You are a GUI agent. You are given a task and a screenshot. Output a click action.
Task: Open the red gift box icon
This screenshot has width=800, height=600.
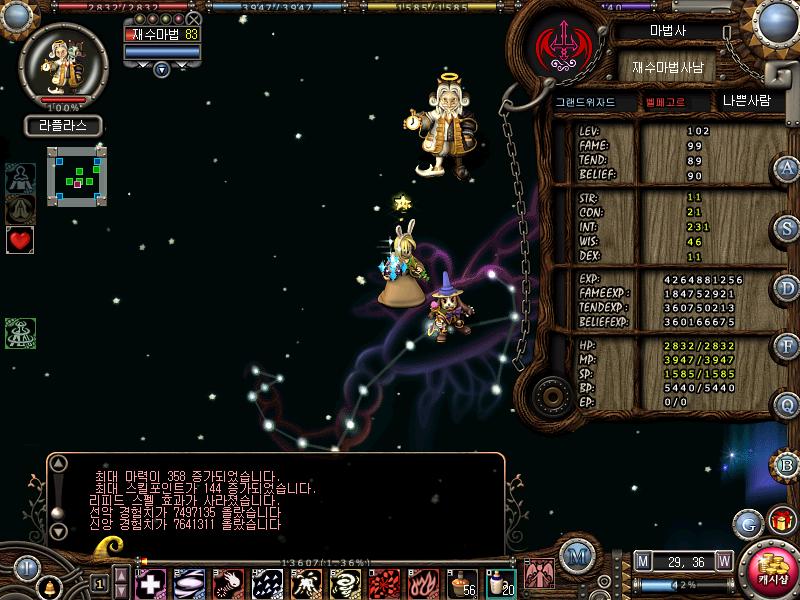click(779, 521)
